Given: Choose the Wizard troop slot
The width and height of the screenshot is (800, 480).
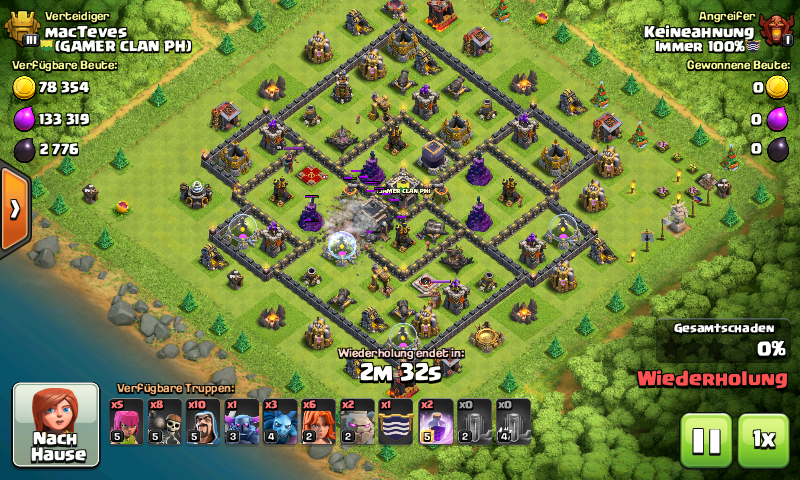Looking at the screenshot, I should (x=202, y=421).
